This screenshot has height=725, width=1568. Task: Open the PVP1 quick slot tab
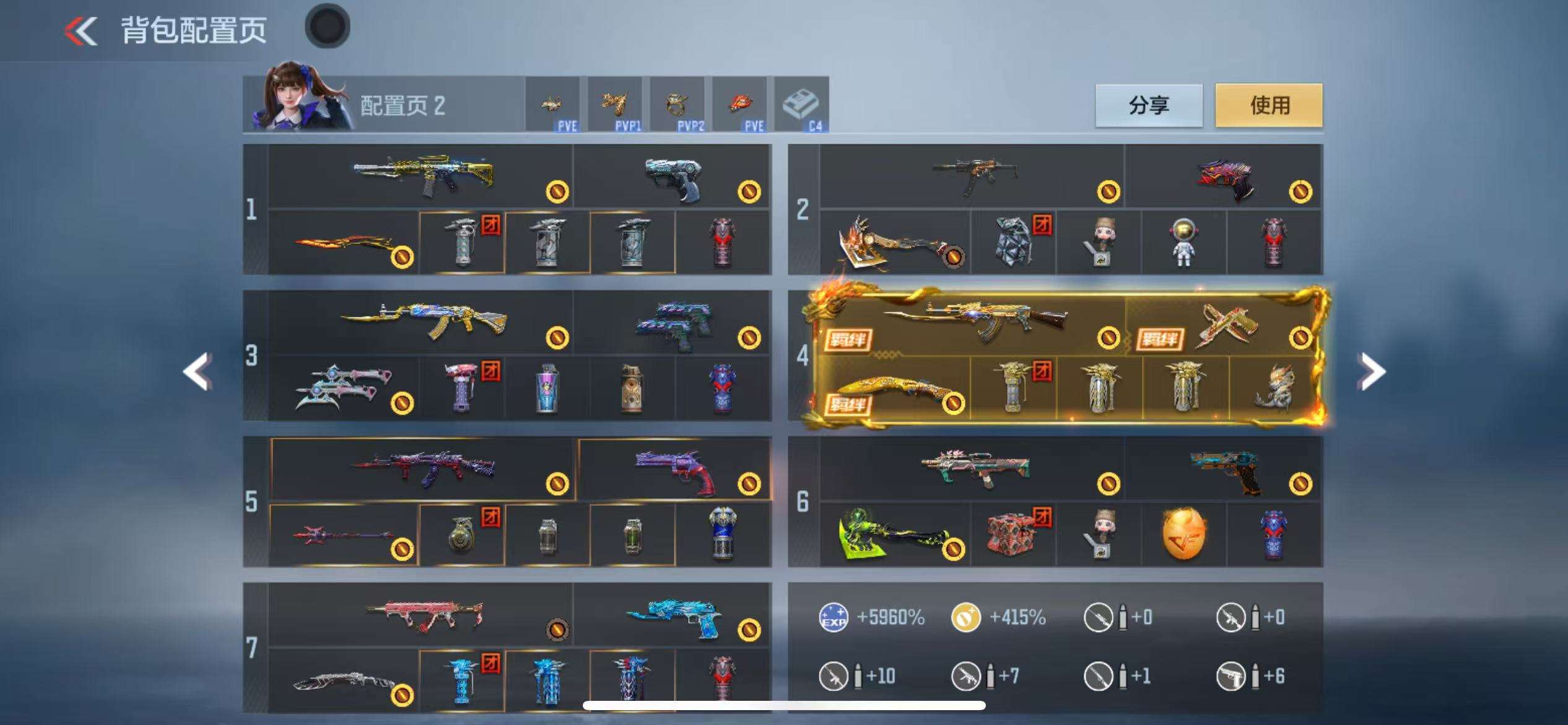(x=615, y=105)
